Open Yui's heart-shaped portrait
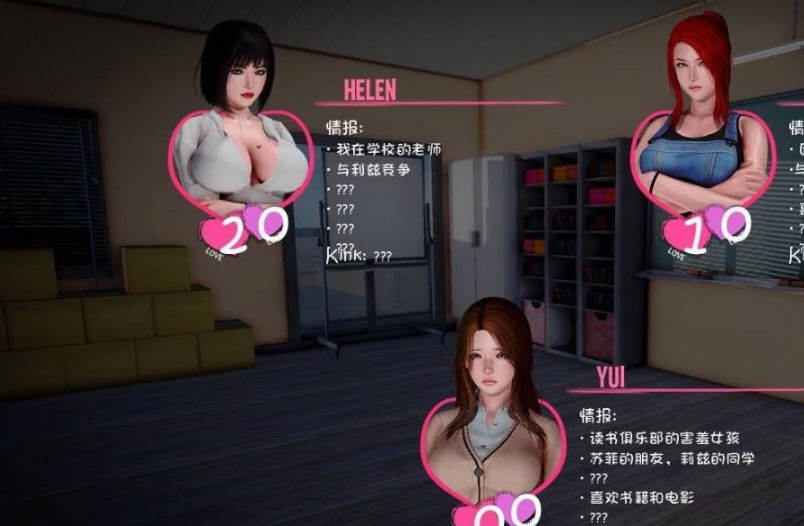This screenshot has height=526, width=804. [493, 440]
